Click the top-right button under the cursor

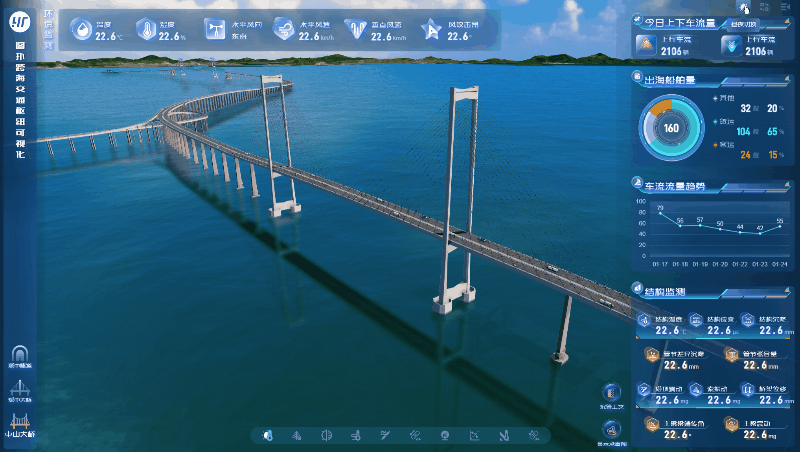pos(743,7)
